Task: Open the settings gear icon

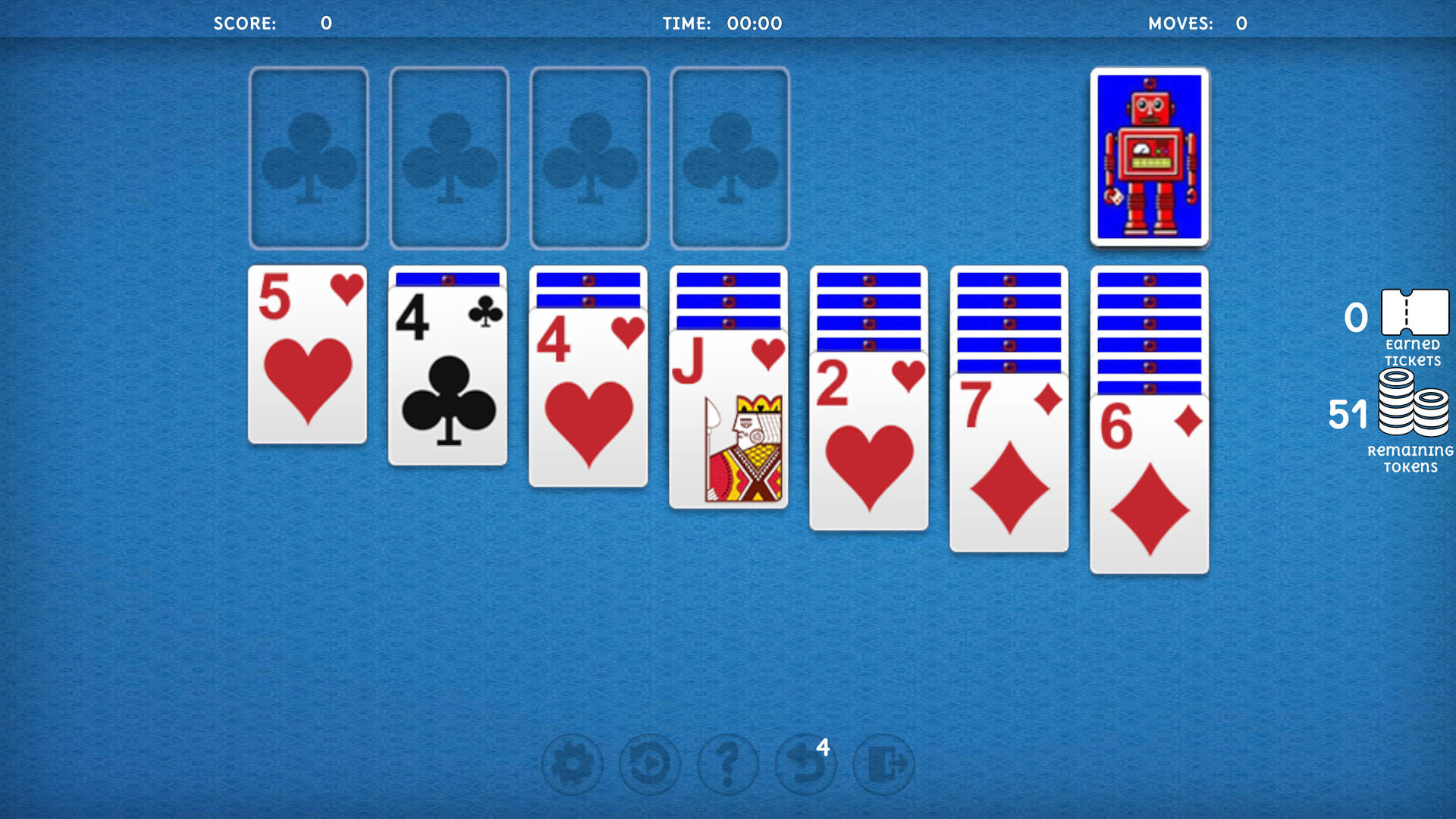Action: [573, 764]
